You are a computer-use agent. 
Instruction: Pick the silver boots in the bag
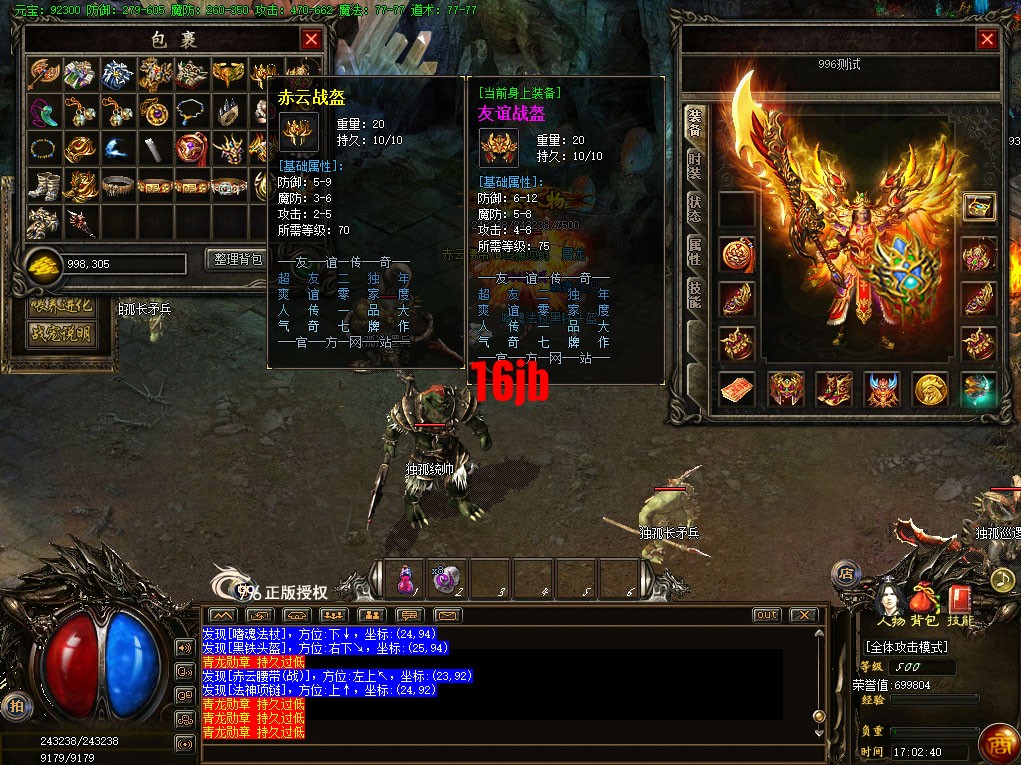(x=44, y=185)
